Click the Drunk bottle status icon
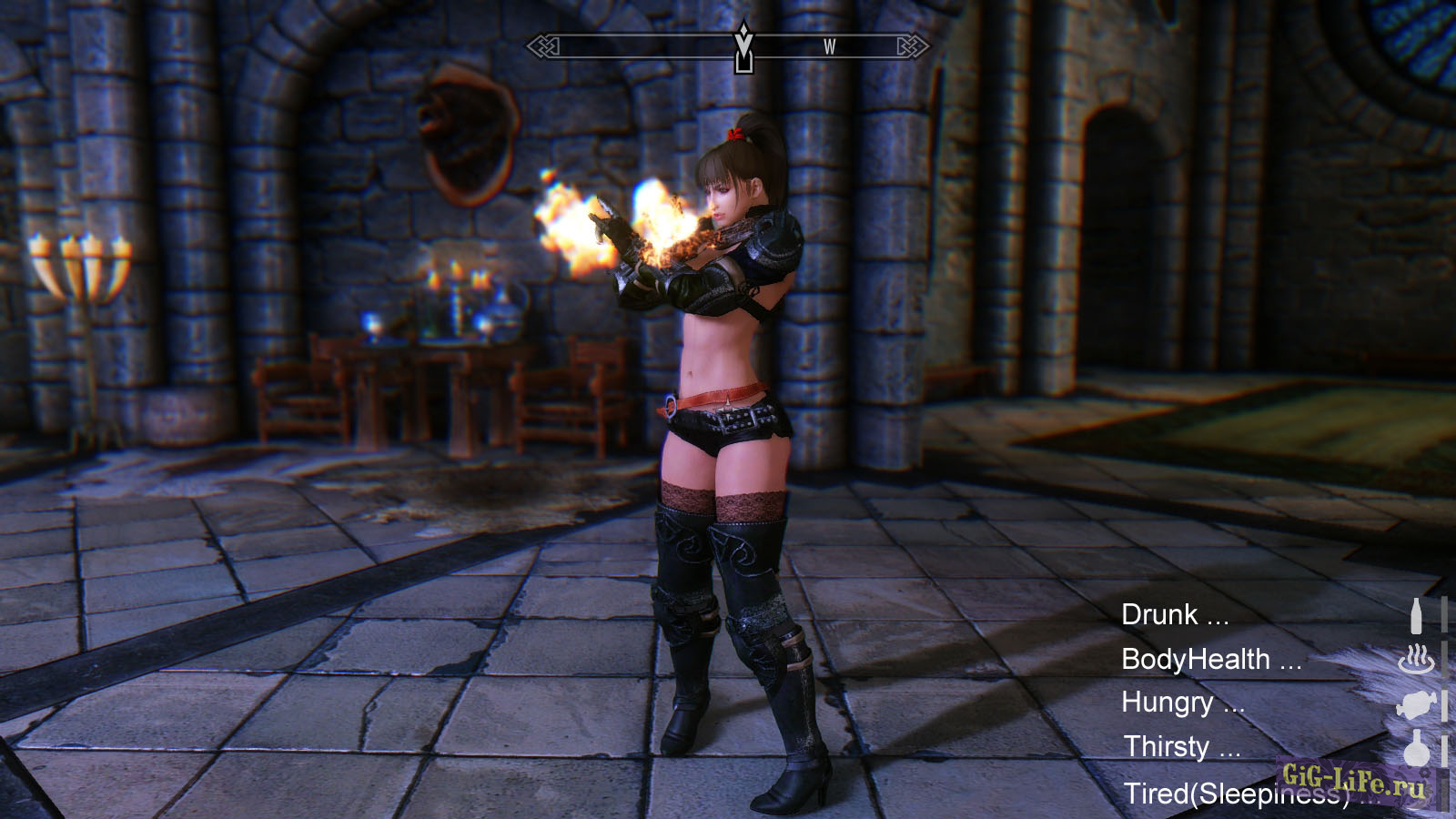Viewport: 1456px width, 819px height. (x=1416, y=616)
